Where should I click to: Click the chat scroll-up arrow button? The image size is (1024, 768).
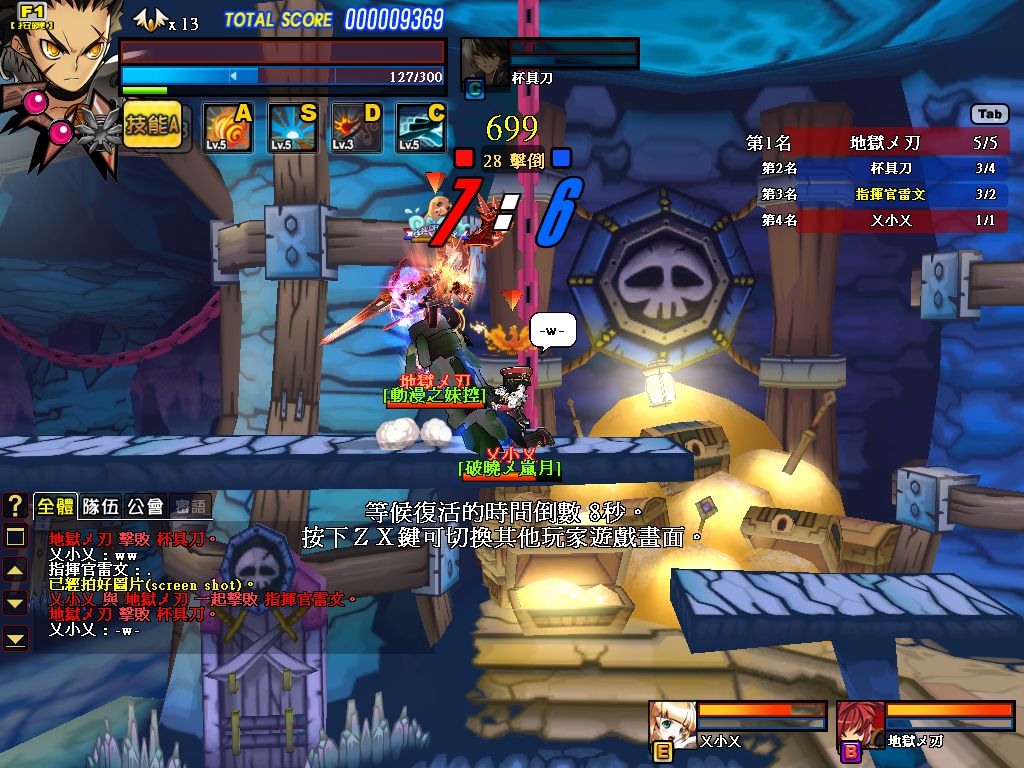(x=15, y=570)
